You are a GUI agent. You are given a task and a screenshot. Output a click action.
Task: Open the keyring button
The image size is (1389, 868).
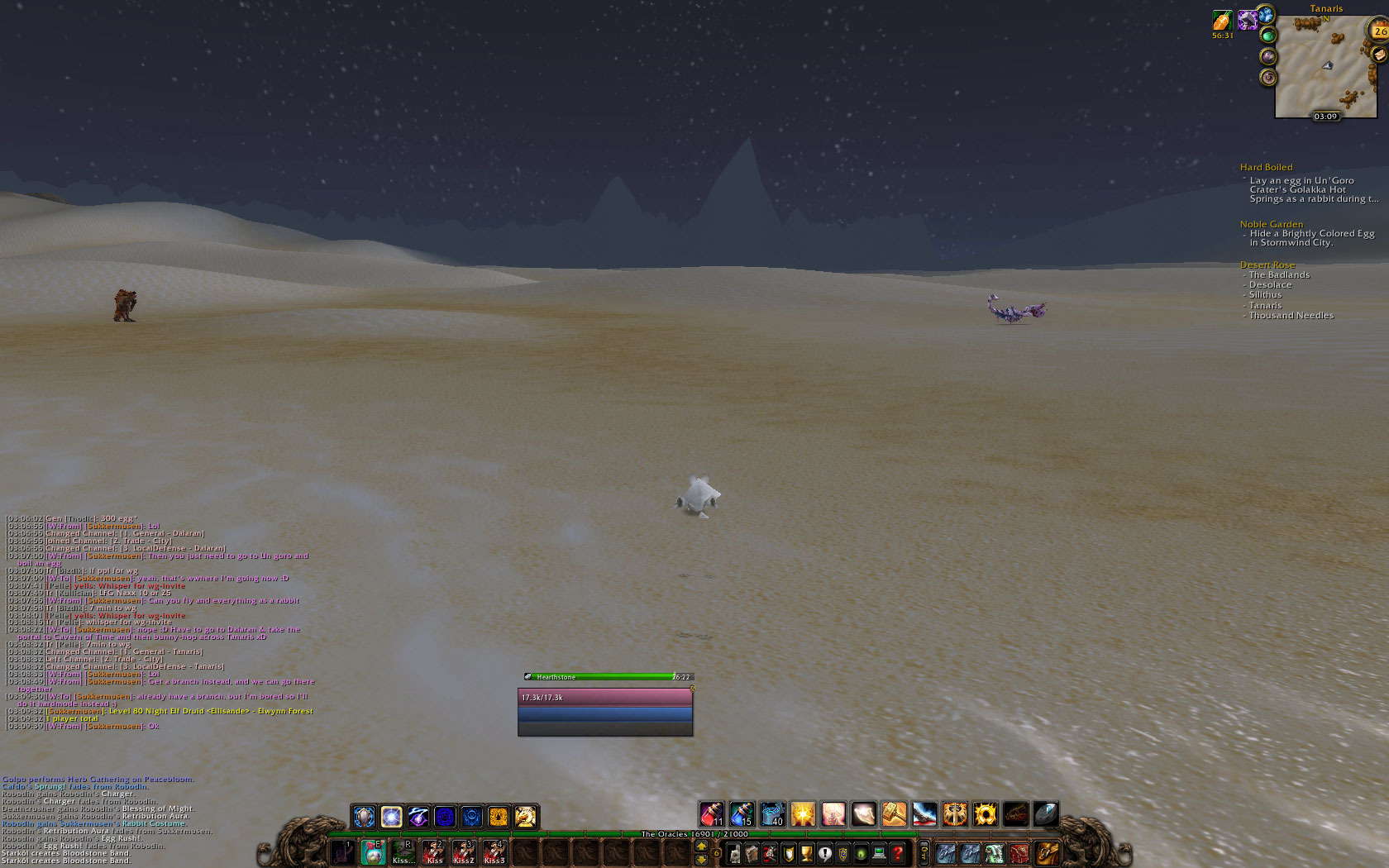pyautogui.click(x=924, y=853)
